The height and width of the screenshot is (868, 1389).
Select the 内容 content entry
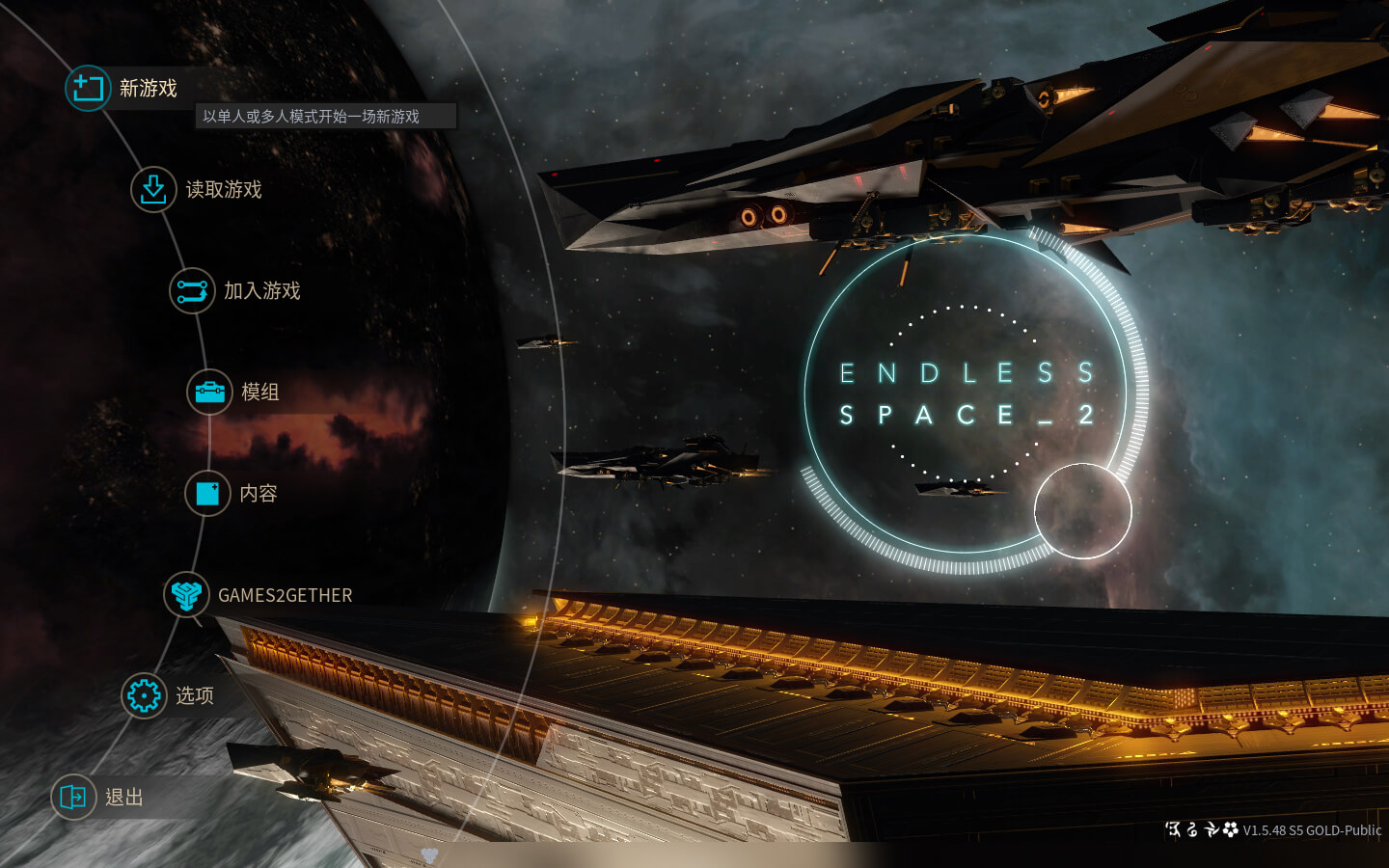[x=257, y=494]
